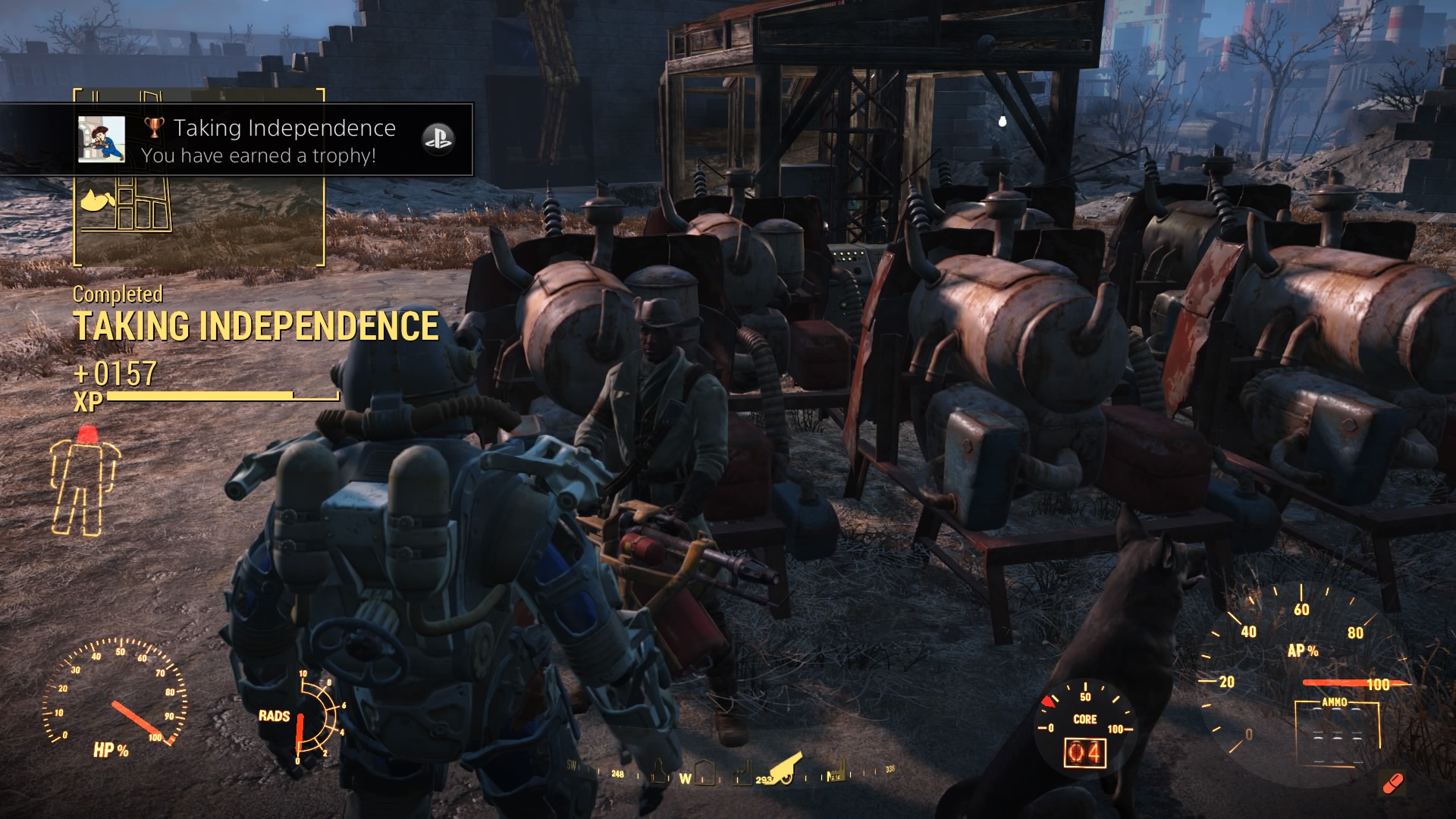Viewport: 1456px width, 819px height.
Task: Click the power armor damage status figure
Action: [83, 482]
